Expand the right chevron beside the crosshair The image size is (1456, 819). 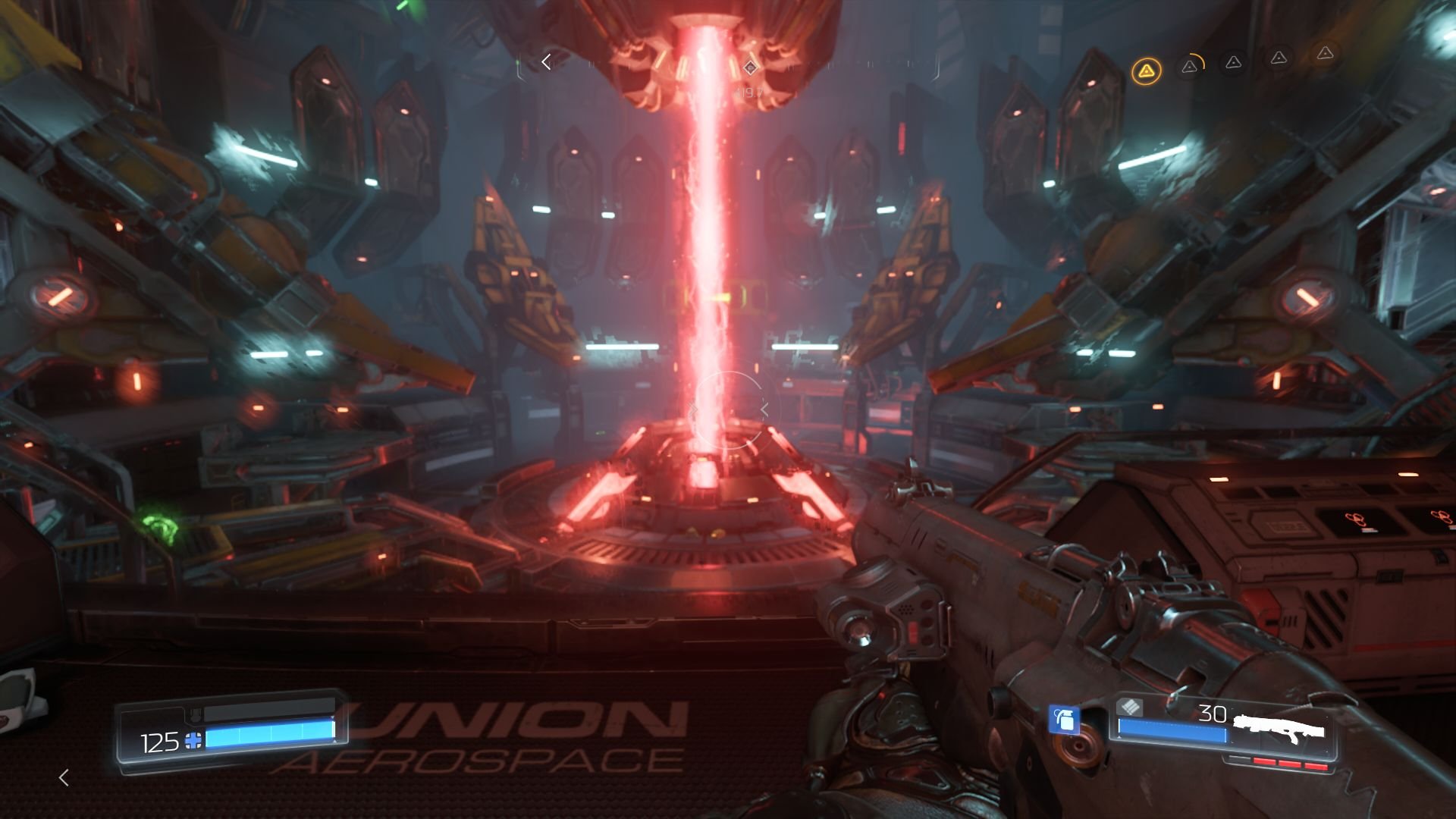(x=764, y=409)
